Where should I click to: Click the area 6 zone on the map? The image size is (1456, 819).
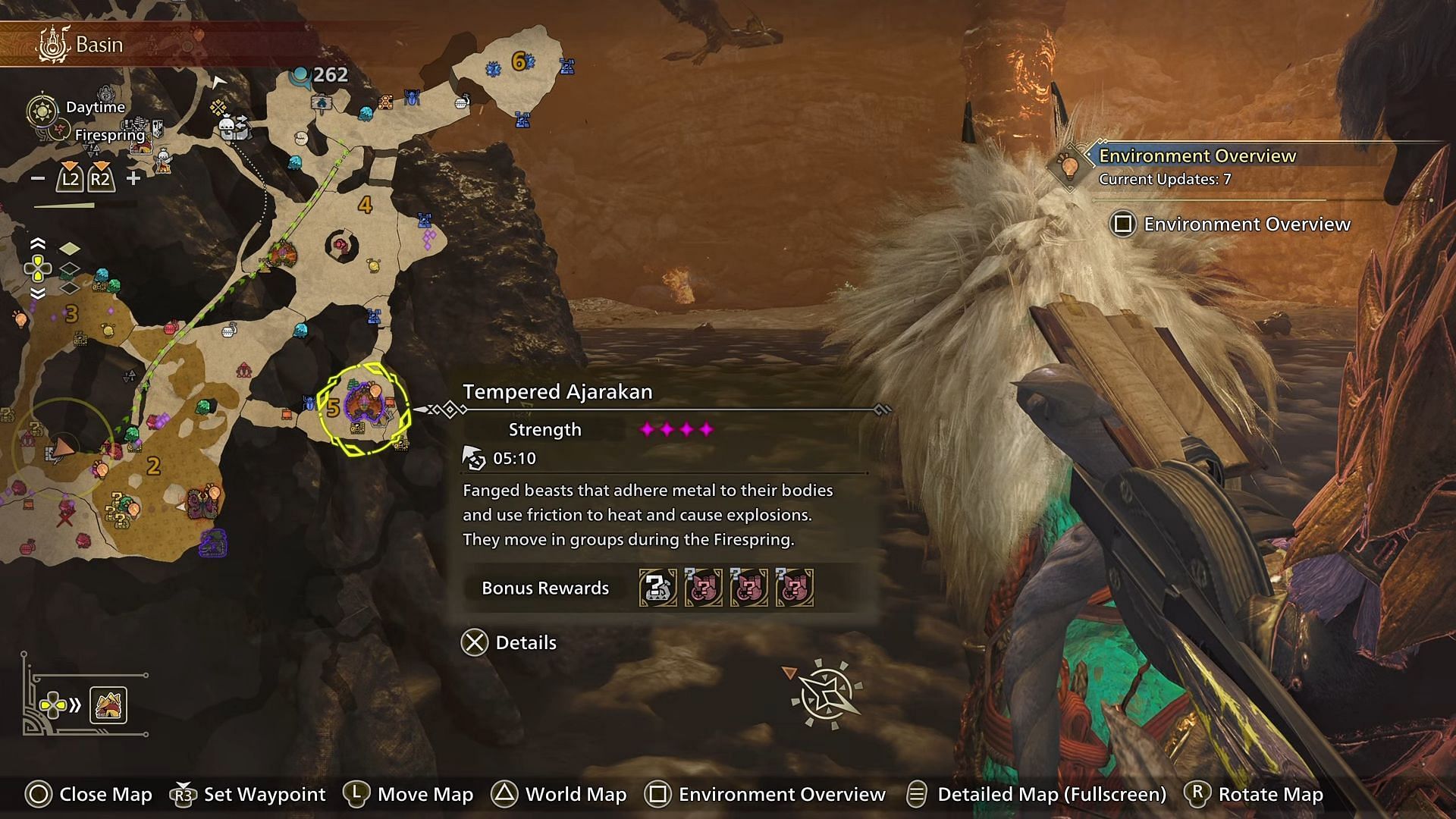click(519, 61)
